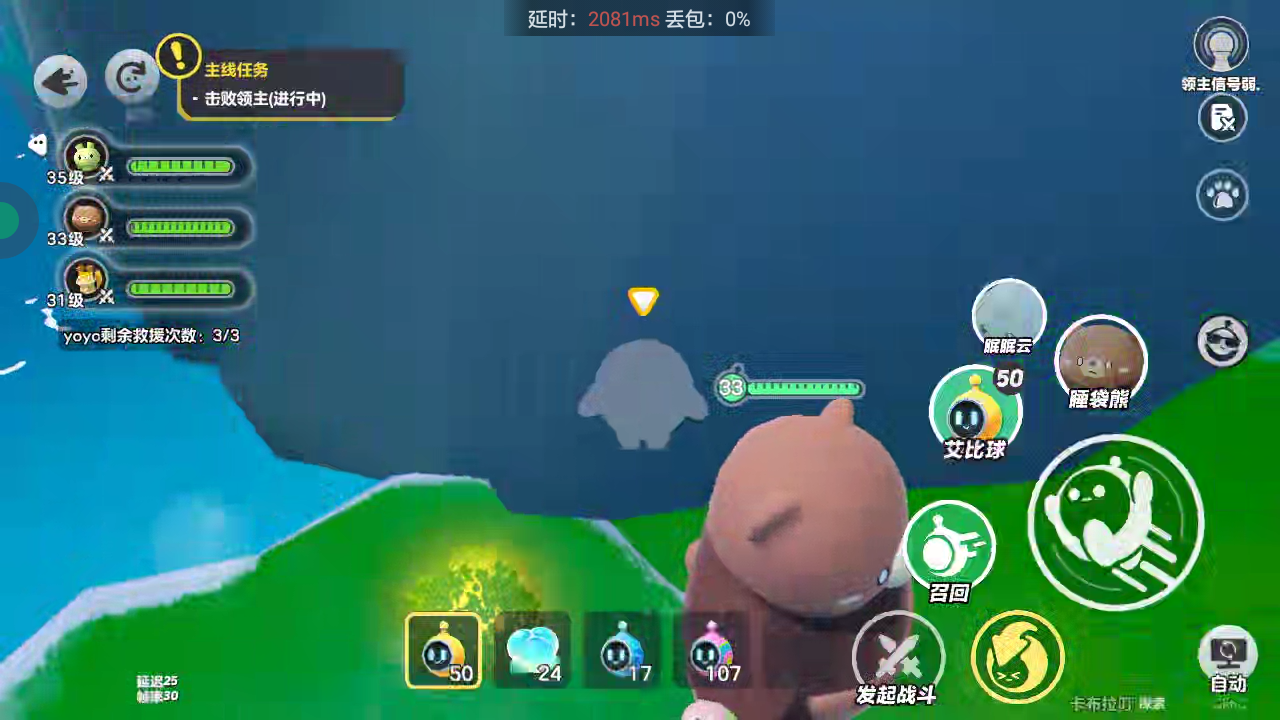Pick the rainbow ball slot with 107
The image size is (1280, 720).
click(x=711, y=651)
